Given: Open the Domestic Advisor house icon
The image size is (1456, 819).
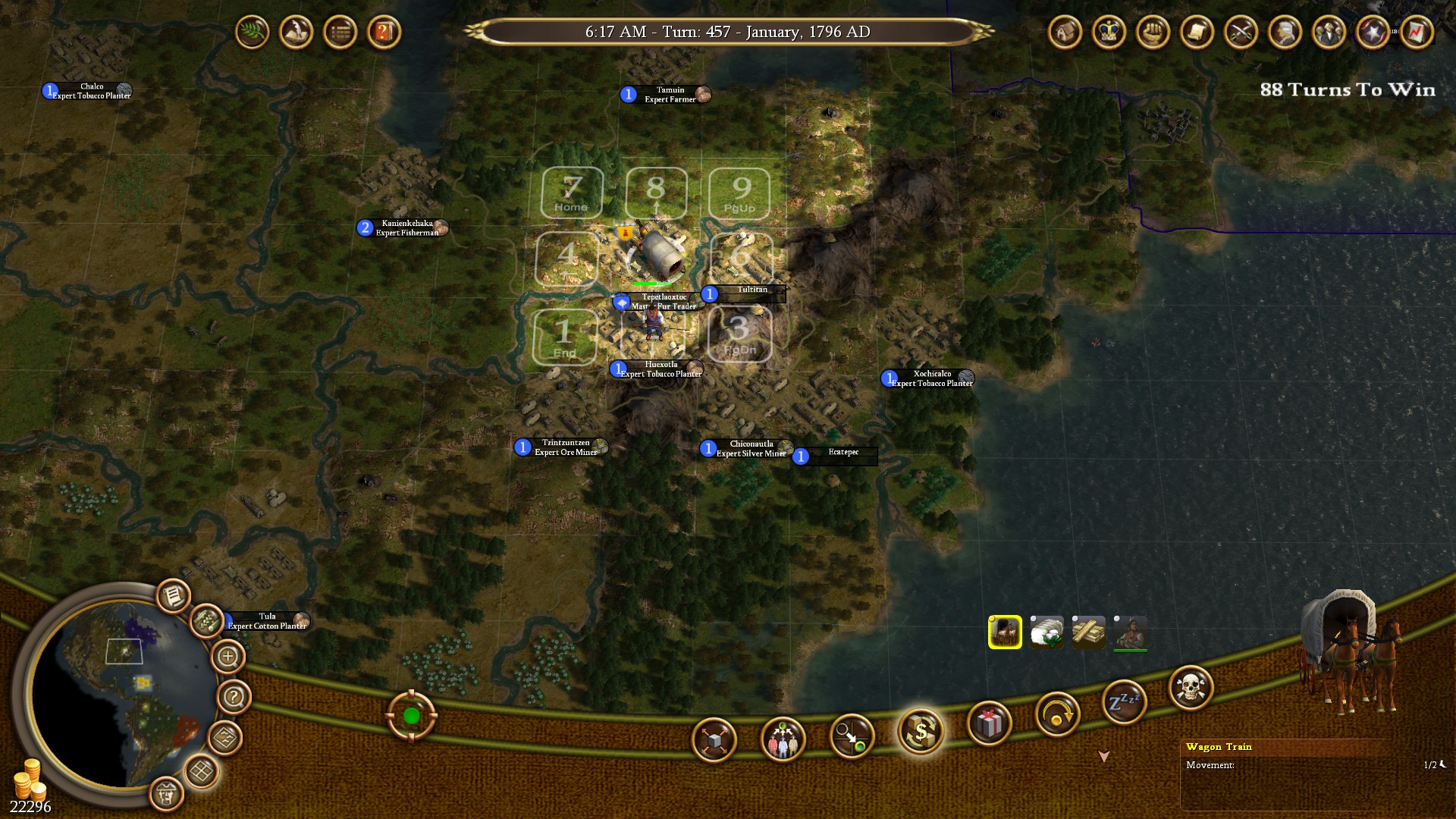Looking at the screenshot, I should click(x=1065, y=32).
